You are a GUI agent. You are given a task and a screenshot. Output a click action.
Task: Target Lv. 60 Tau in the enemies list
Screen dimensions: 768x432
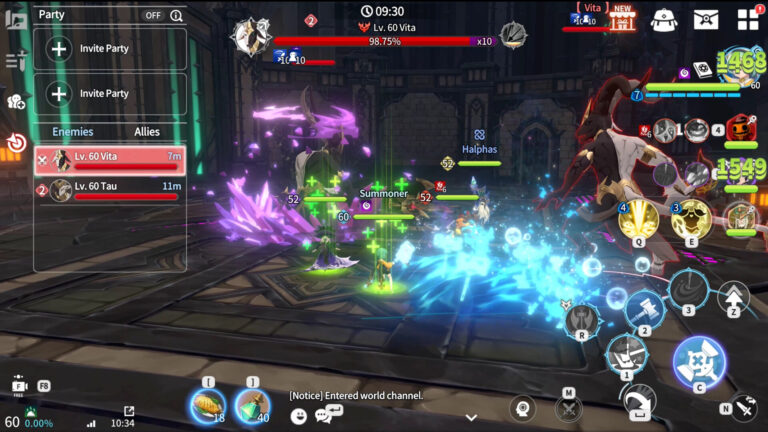(110, 190)
